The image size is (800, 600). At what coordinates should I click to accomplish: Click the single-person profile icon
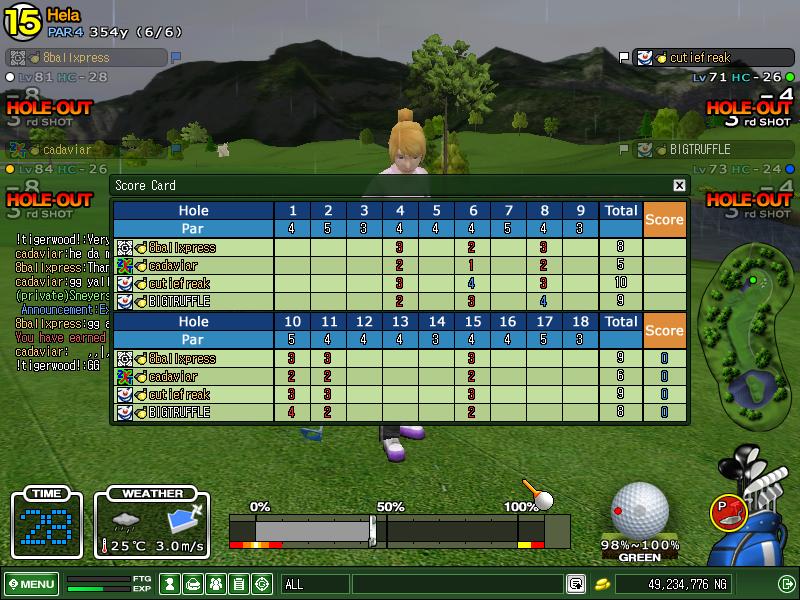tap(170, 584)
